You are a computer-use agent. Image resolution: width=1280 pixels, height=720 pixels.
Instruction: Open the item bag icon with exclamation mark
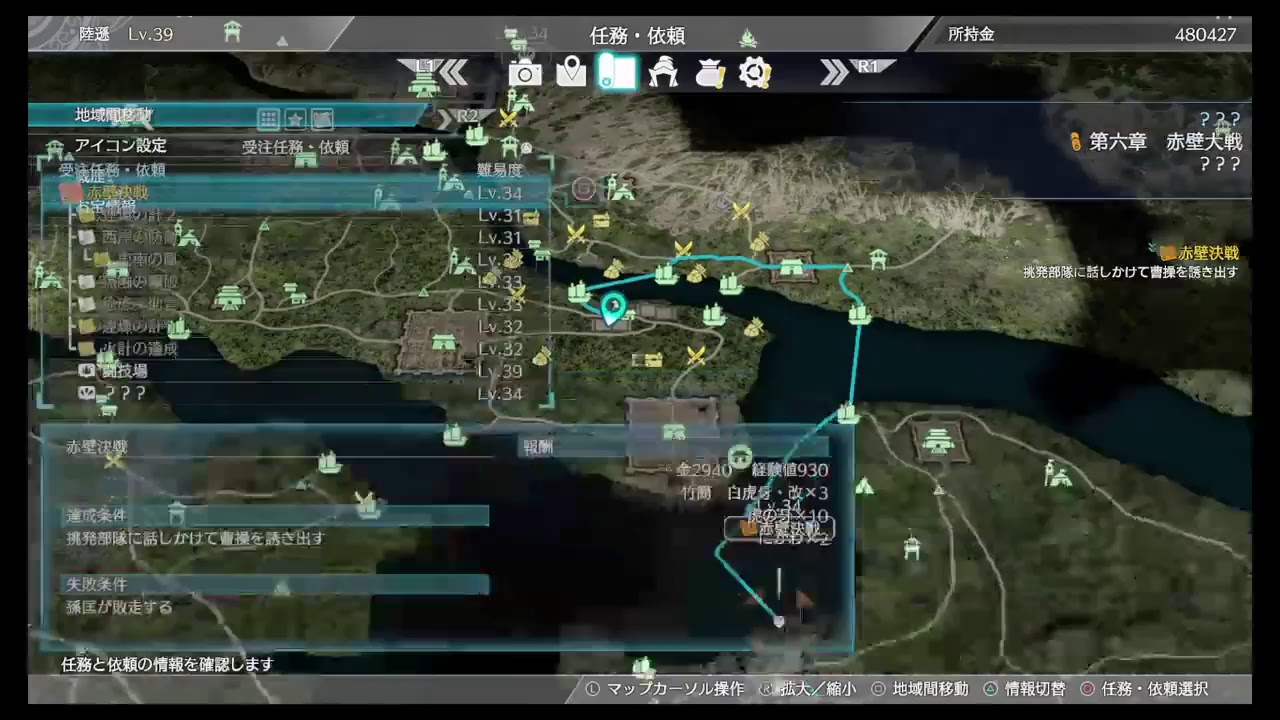709,73
